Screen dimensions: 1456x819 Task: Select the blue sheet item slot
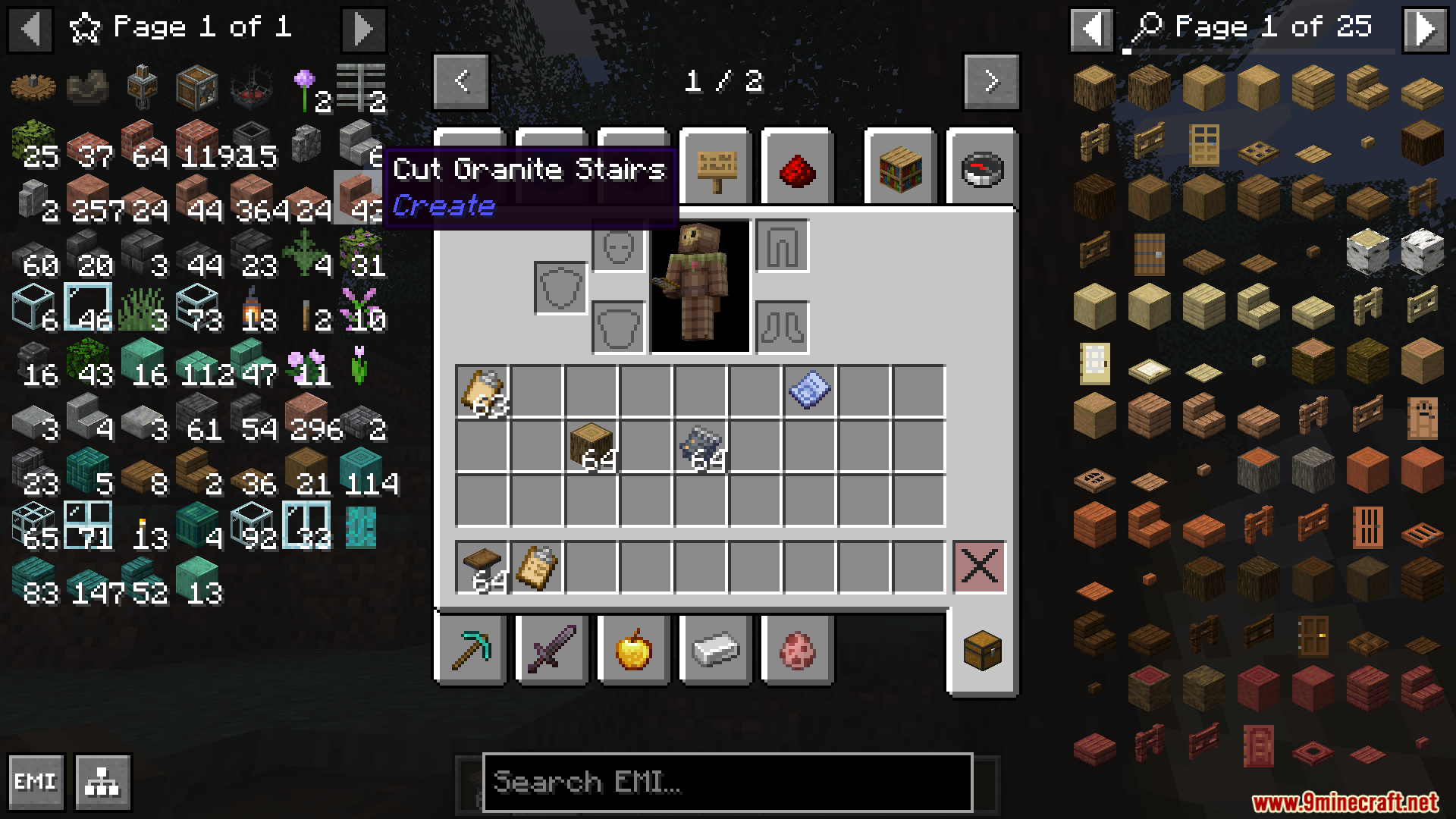[809, 391]
